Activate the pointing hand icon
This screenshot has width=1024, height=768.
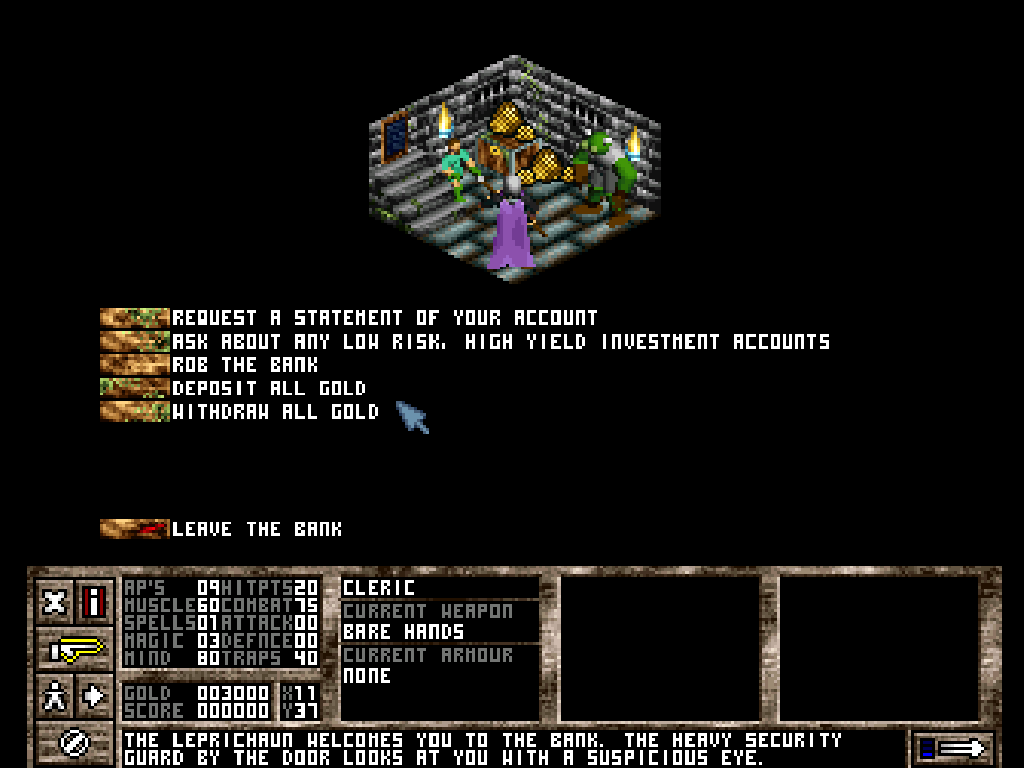pos(75,649)
